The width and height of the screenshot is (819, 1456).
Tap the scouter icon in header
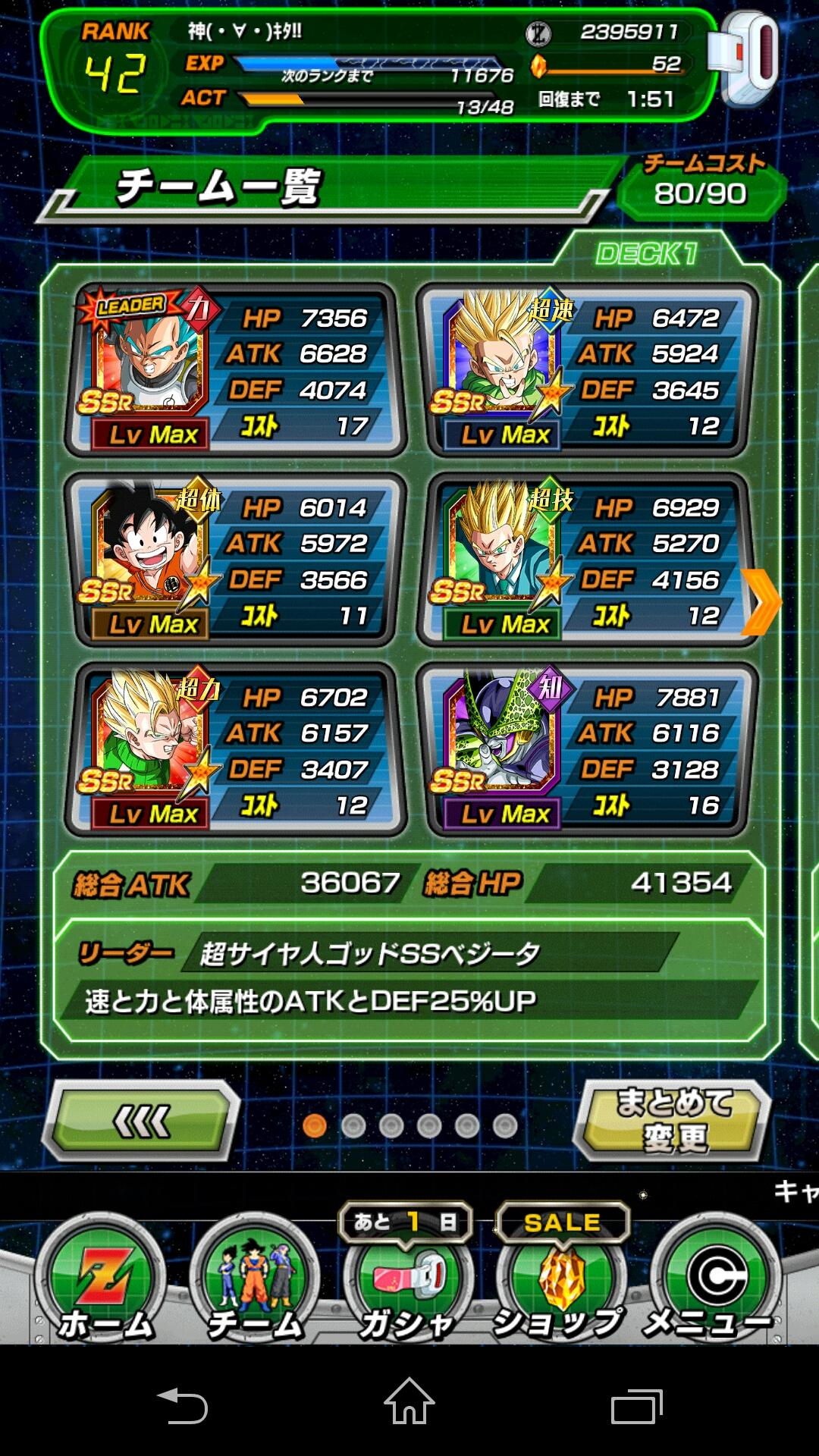(746, 61)
